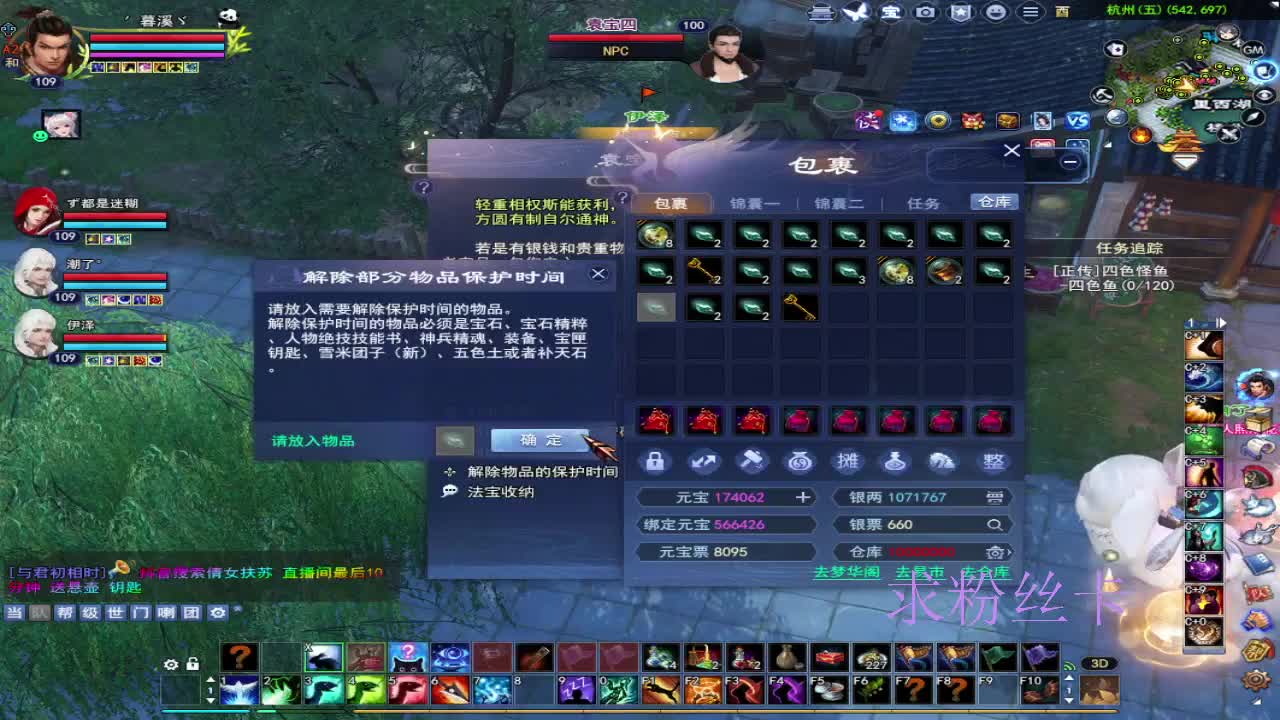Click the 整 organize bag icon
This screenshot has width=1280, height=720.
(x=994, y=461)
